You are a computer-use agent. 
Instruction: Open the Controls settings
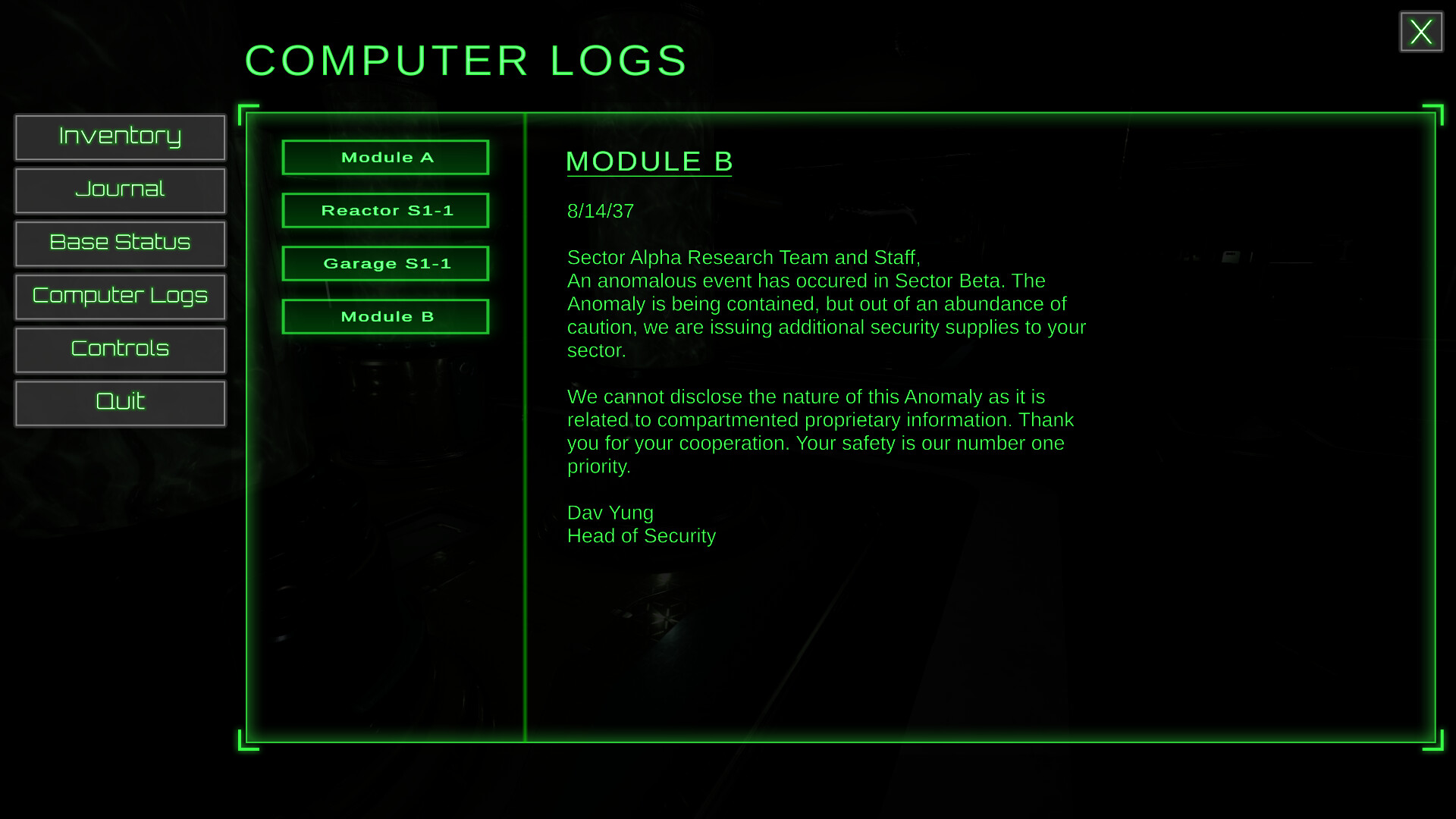[120, 350]
